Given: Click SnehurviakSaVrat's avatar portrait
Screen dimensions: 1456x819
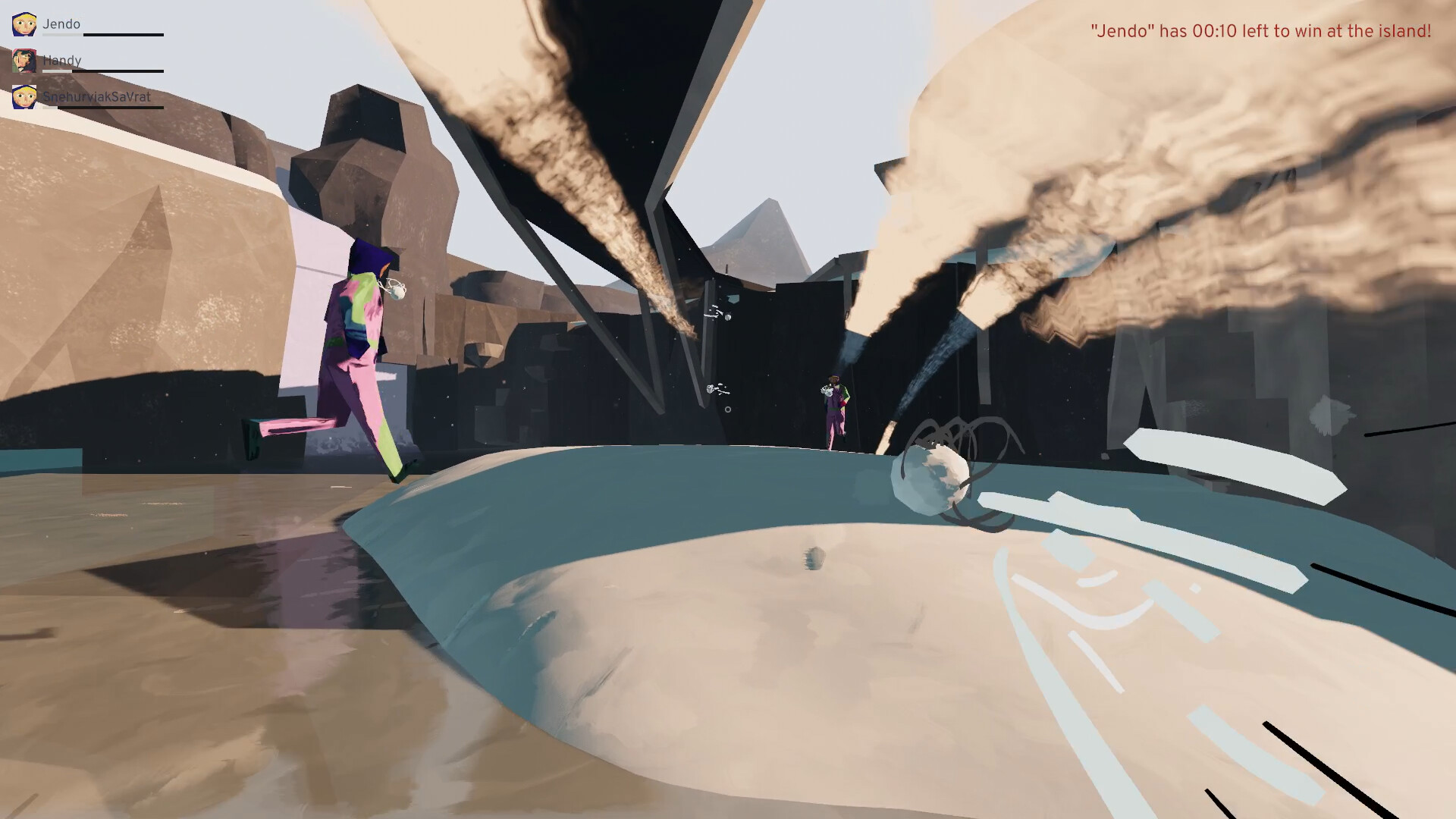Looking at the screenshot, I should [24, 97].
